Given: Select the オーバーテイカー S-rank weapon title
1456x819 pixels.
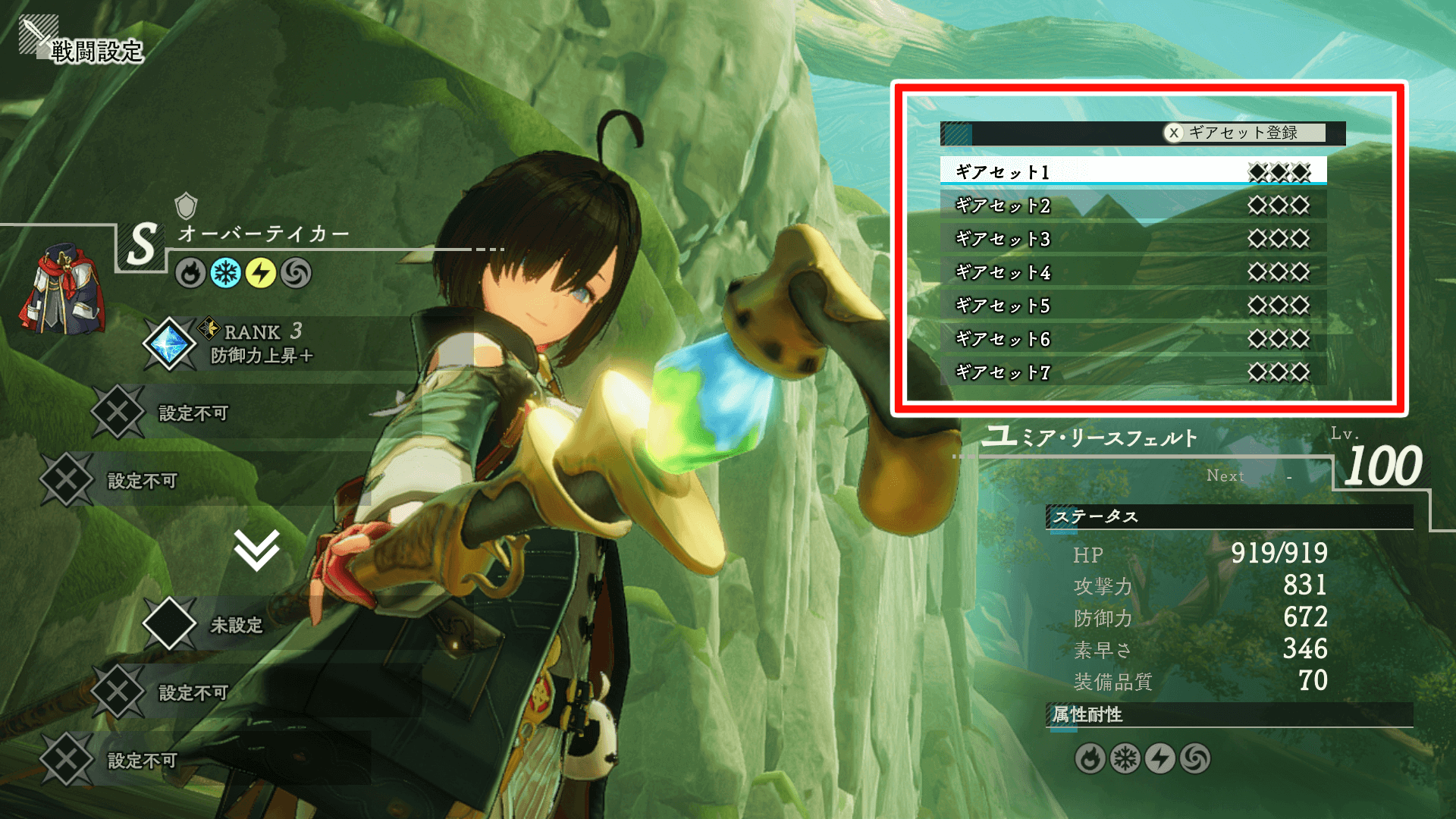Looking at the screenshot, I should [x=263, y=234].
